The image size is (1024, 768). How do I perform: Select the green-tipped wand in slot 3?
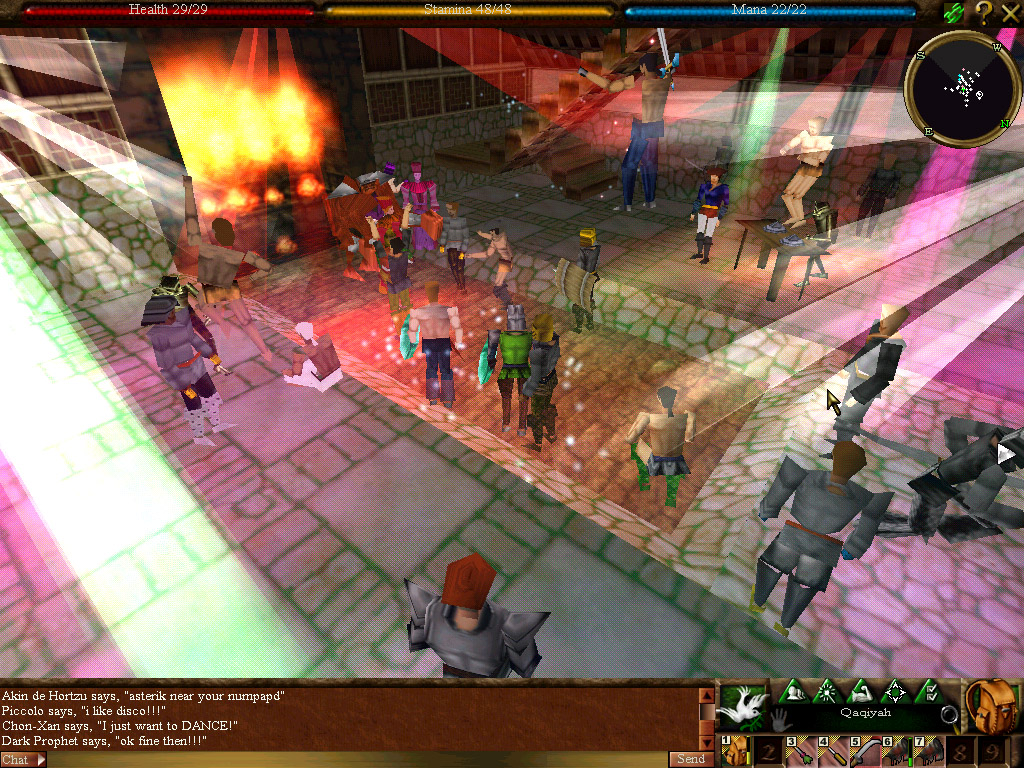pos(799,752)
